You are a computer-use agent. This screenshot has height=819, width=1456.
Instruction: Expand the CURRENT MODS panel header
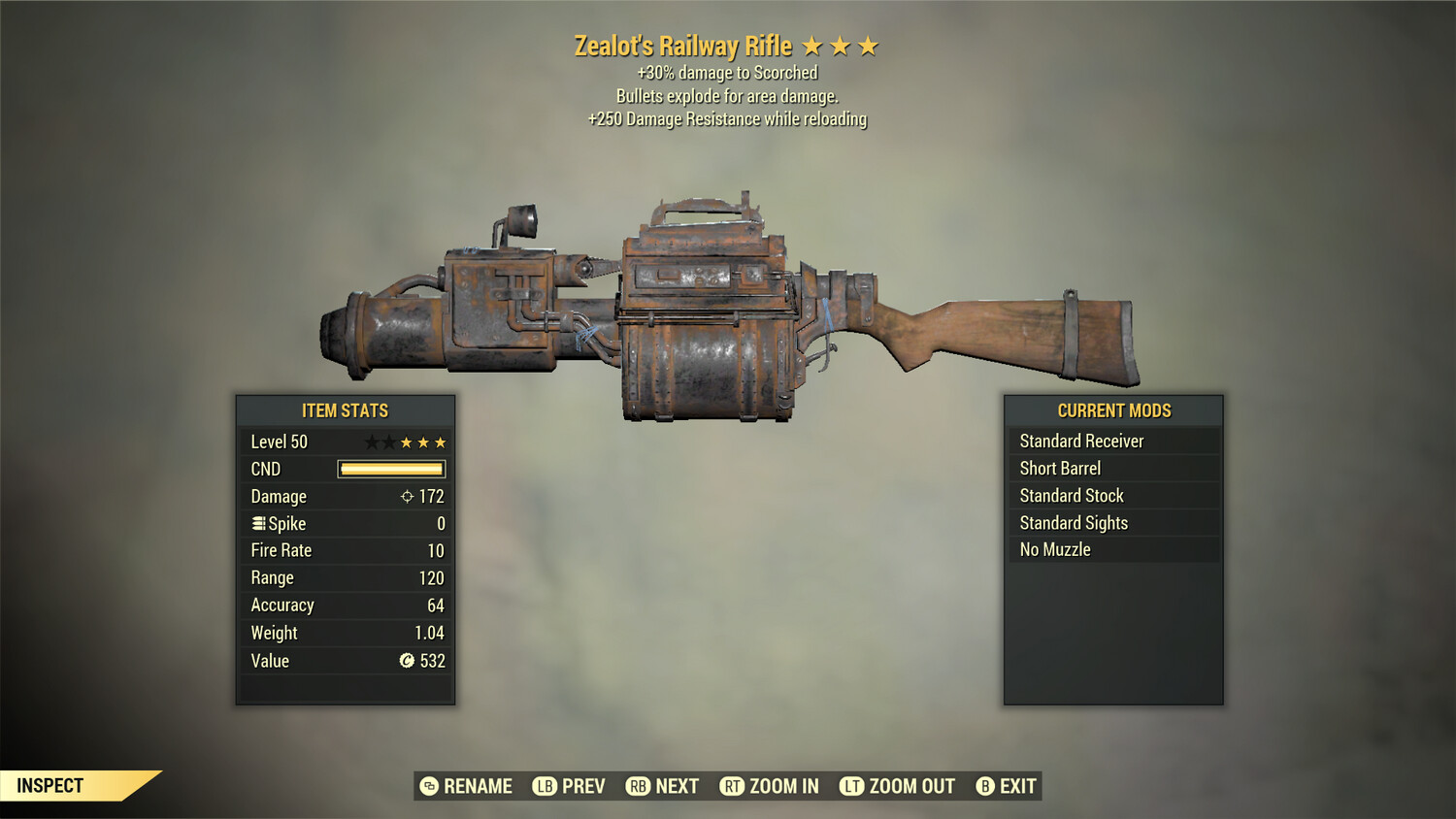pyautogui.click(x=1112, y=409)
